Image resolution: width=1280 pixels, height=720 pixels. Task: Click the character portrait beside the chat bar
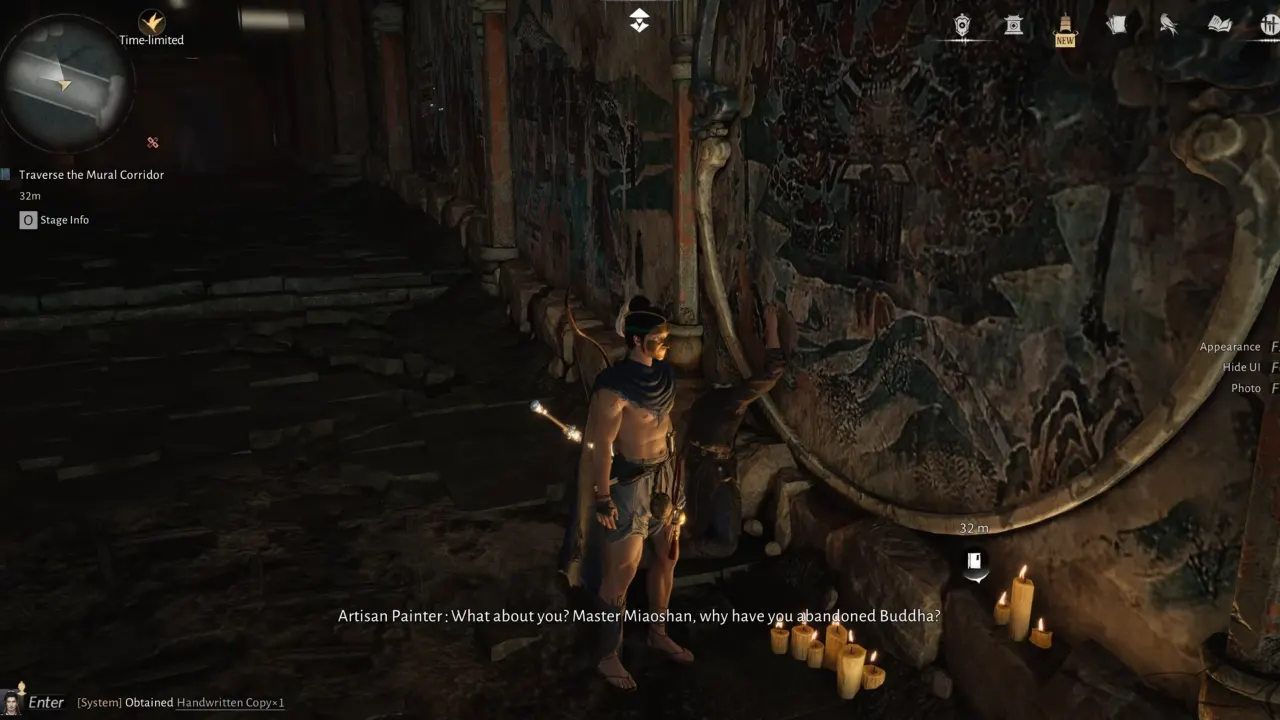click(12, 702)
